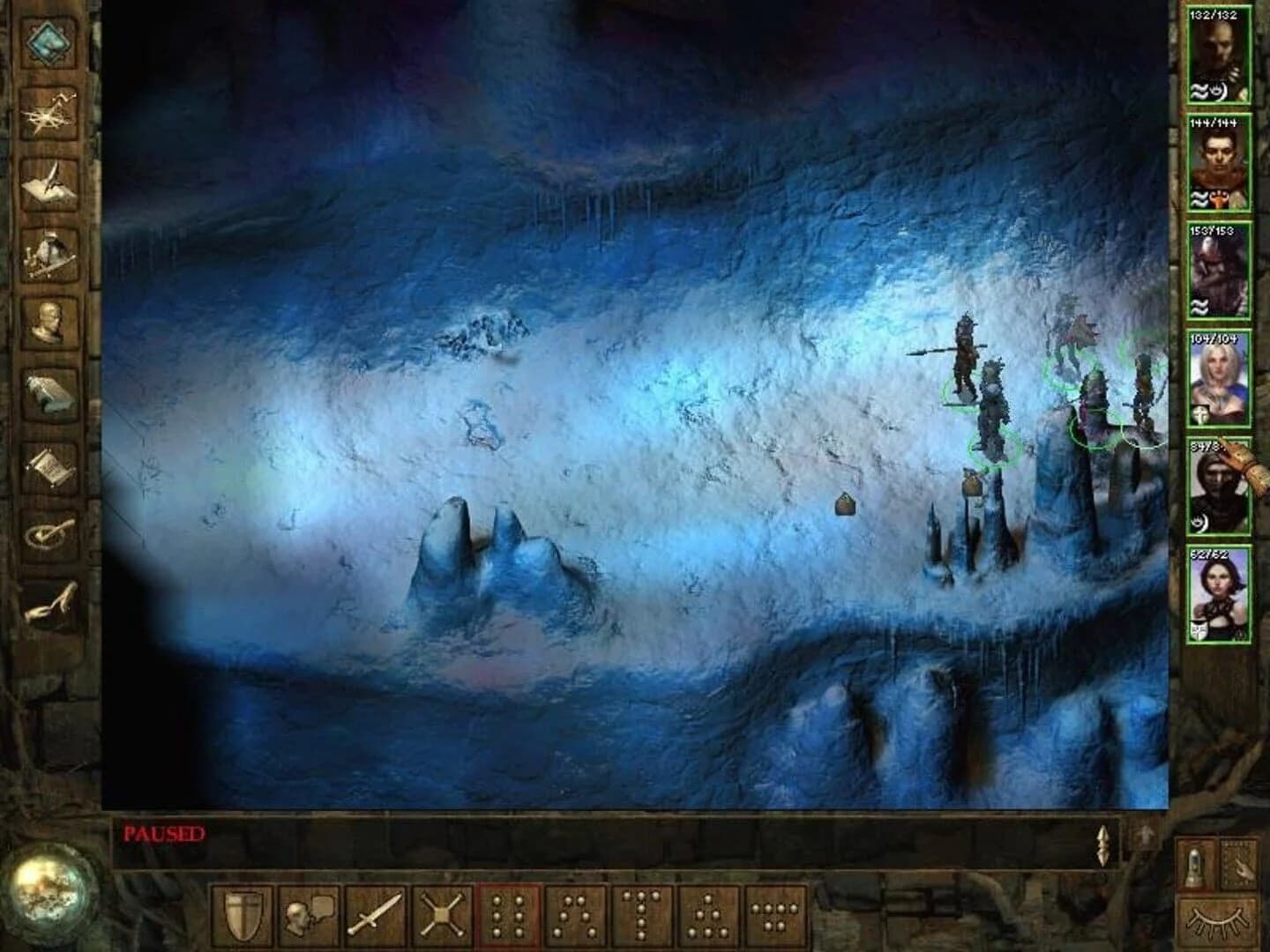The height and width of the screenshot is (952, 1270).
Task: Open the mage spellbook
Action: coord(50,390)
